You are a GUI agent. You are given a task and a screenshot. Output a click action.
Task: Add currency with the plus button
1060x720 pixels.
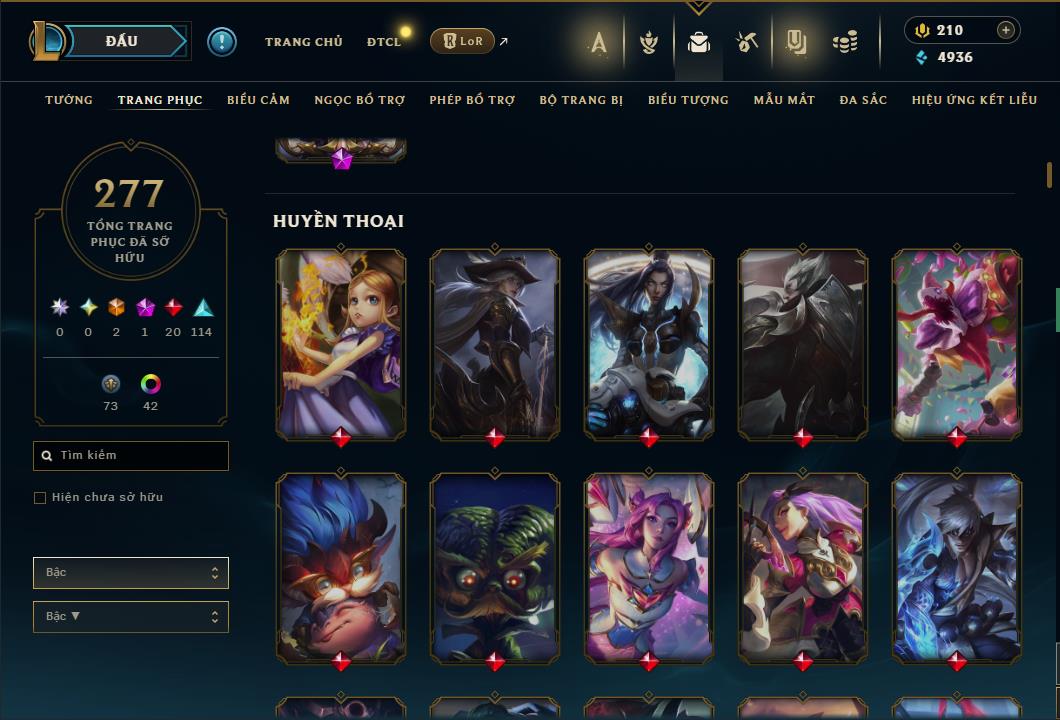click(x=1006, y=30)
